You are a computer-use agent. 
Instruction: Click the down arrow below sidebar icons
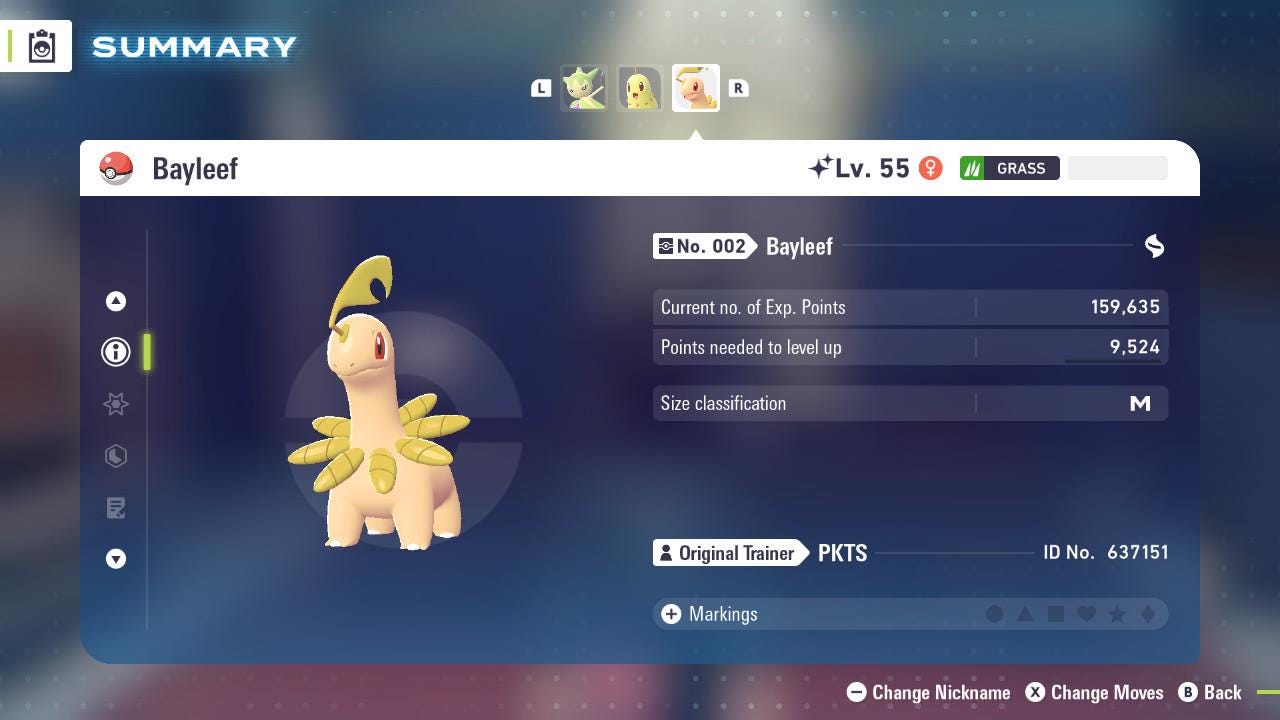coord(116,559)
